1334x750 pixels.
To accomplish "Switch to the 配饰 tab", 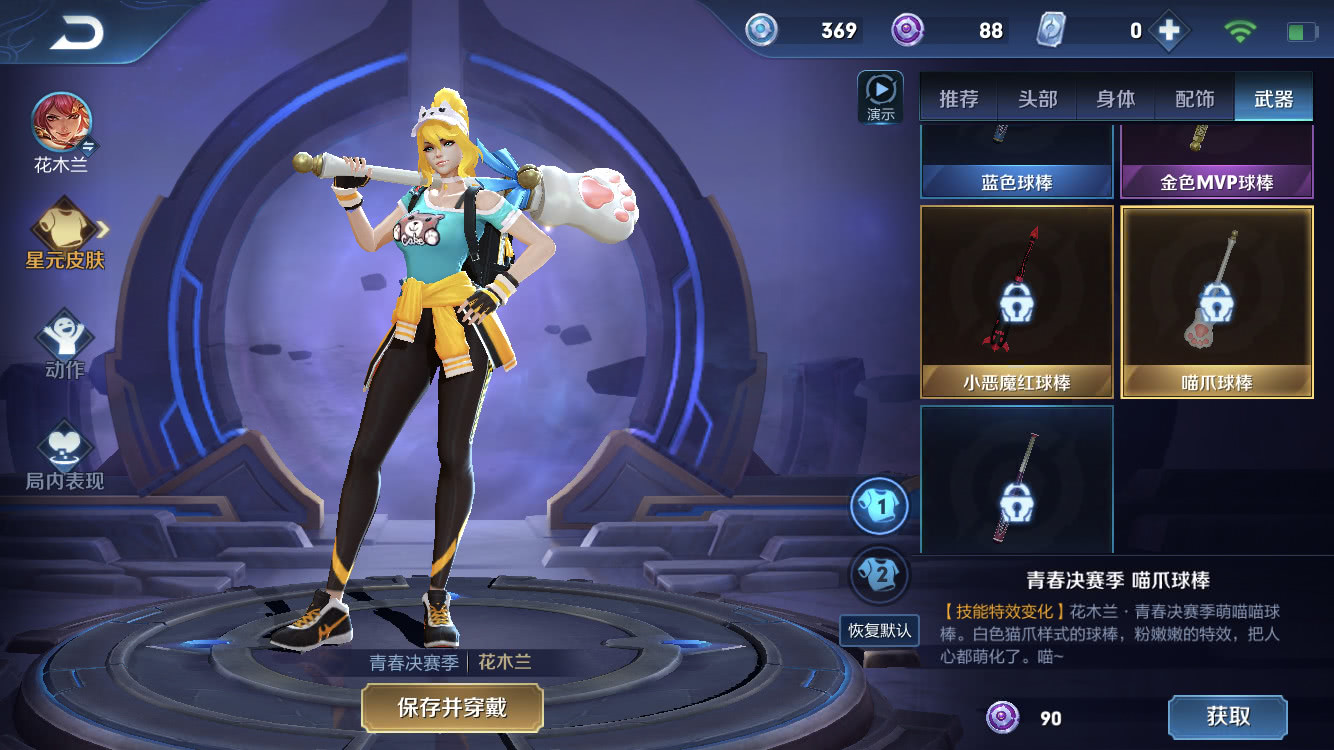I will pos(1194,99).
